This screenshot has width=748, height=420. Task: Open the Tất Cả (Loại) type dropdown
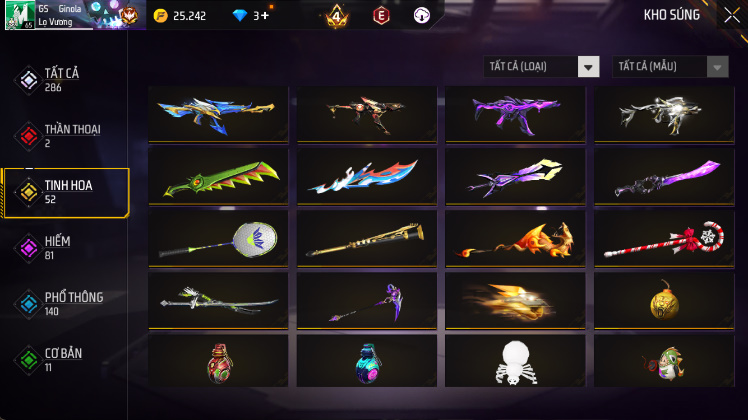click(541, 67)
